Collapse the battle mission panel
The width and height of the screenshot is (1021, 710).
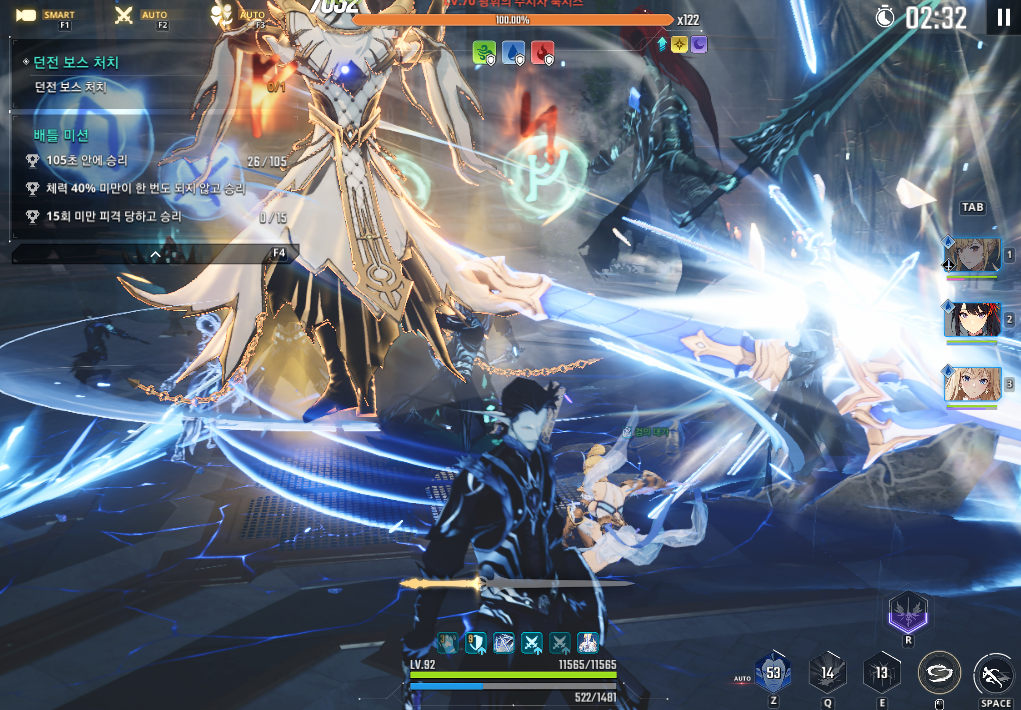pos(155,254)
